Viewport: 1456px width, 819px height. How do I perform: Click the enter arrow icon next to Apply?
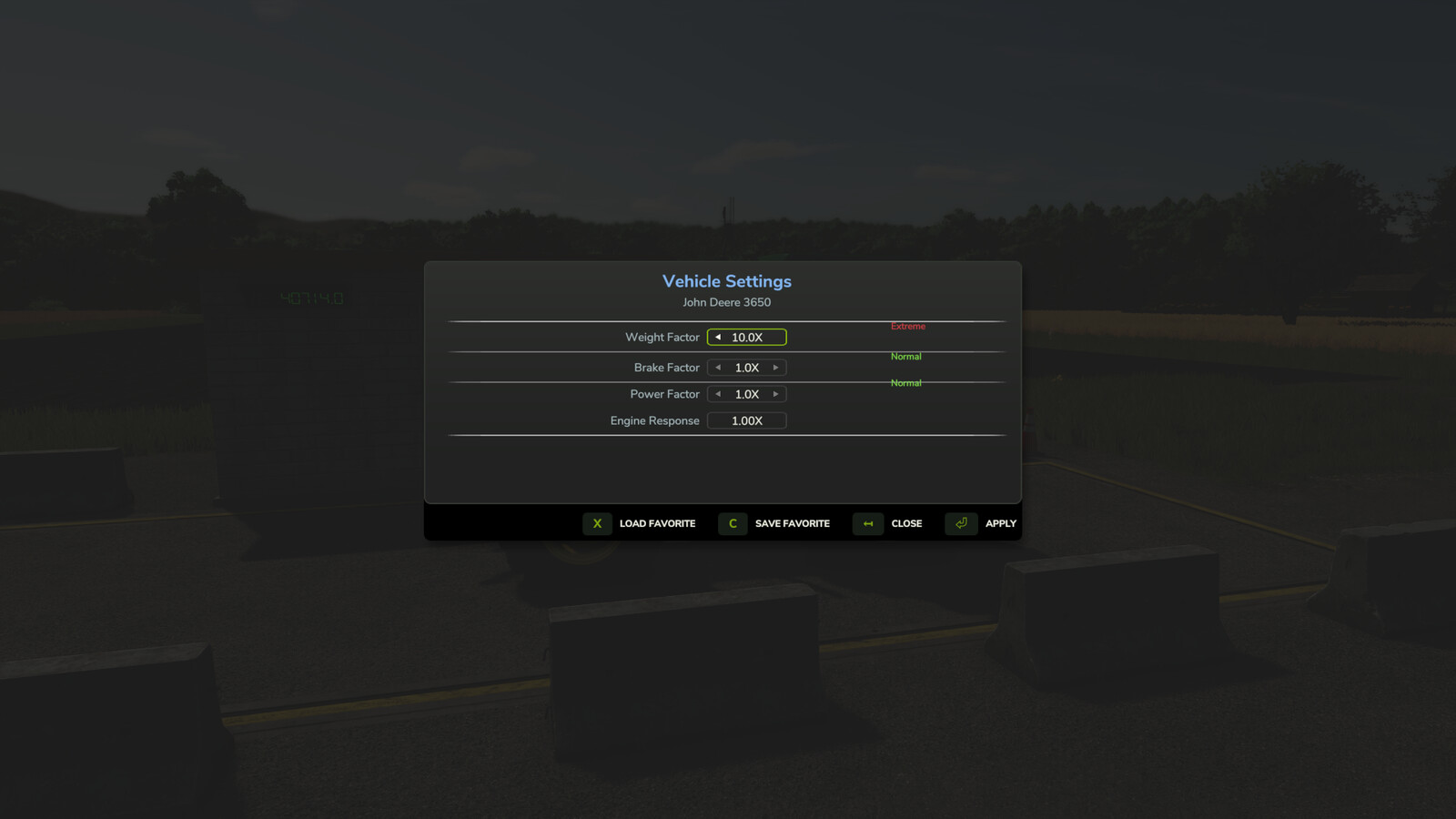tap(960, 524)
